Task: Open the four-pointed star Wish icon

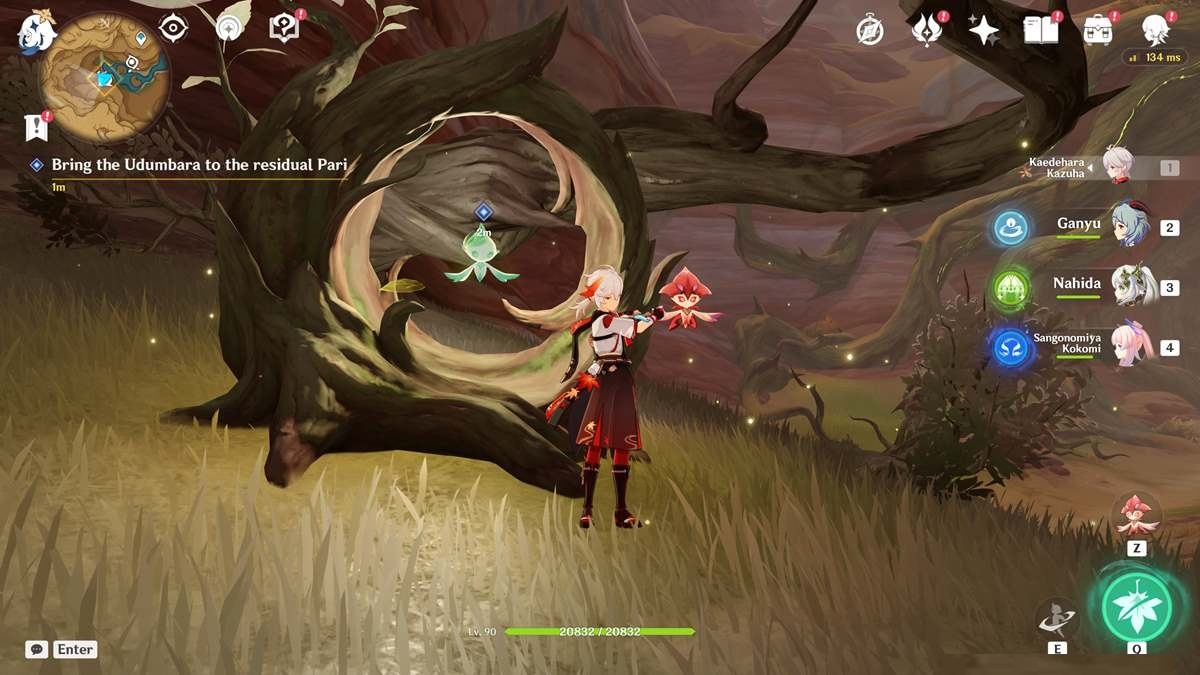Action: pos(984,30)
